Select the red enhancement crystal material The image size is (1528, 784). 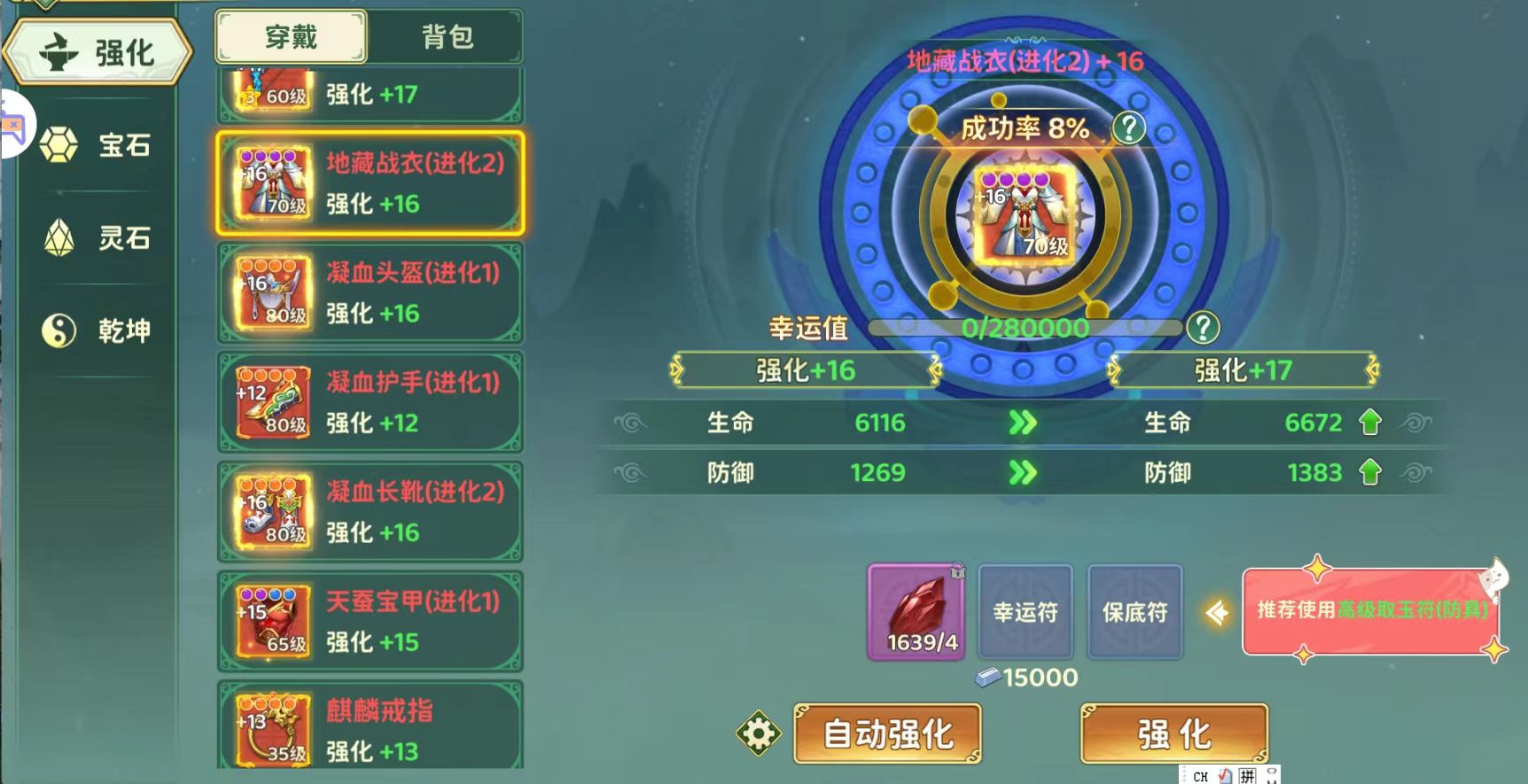[915, 613]
